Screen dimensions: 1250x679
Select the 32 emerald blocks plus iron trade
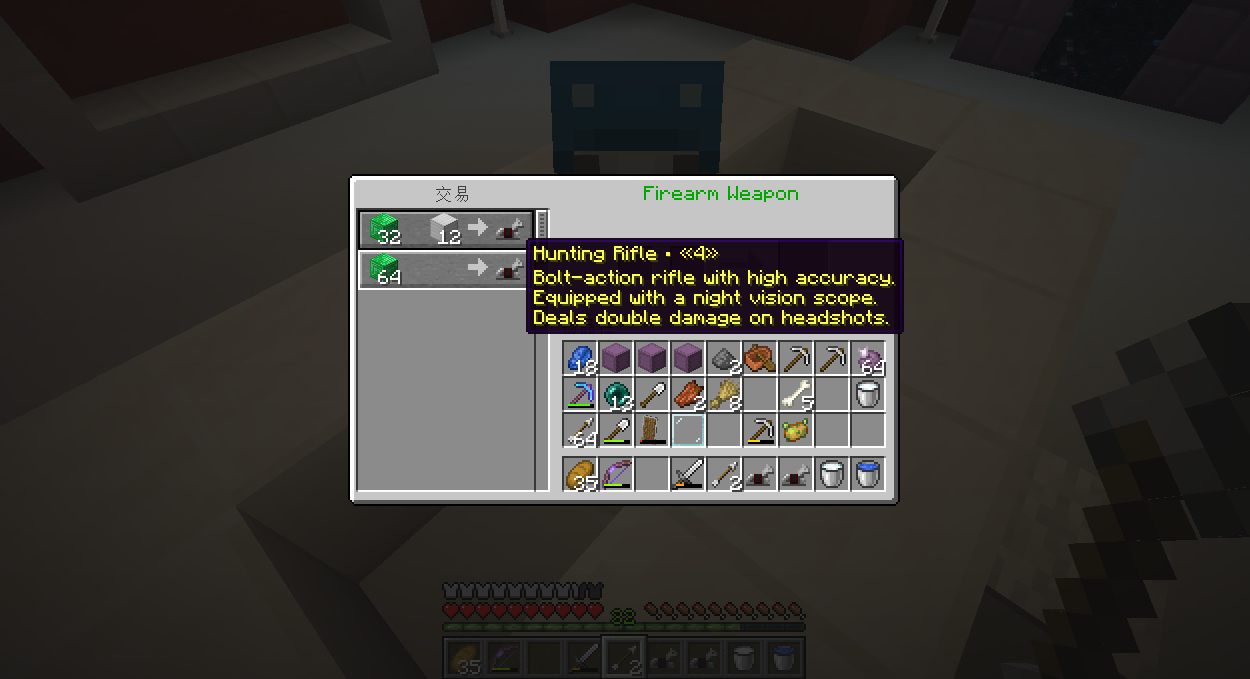point(445,229)
